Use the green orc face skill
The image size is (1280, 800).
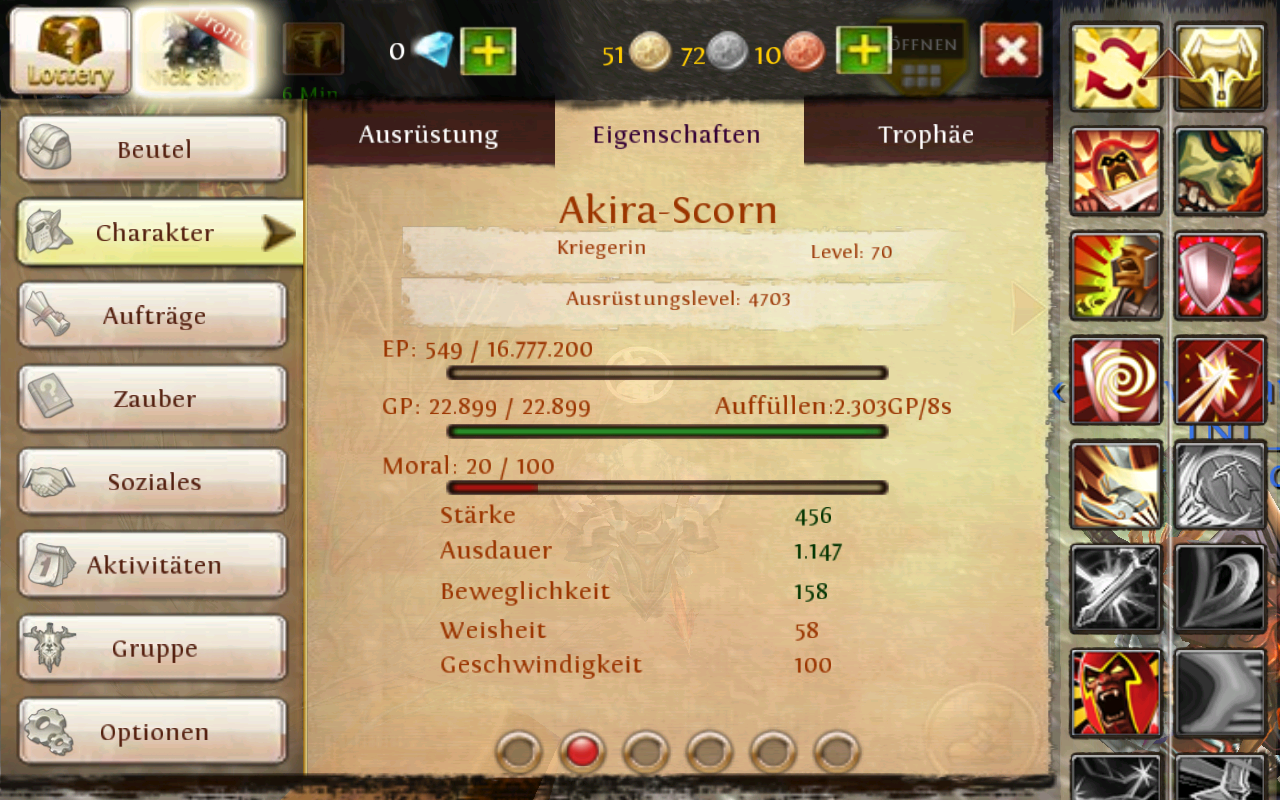pos(1220,172)
